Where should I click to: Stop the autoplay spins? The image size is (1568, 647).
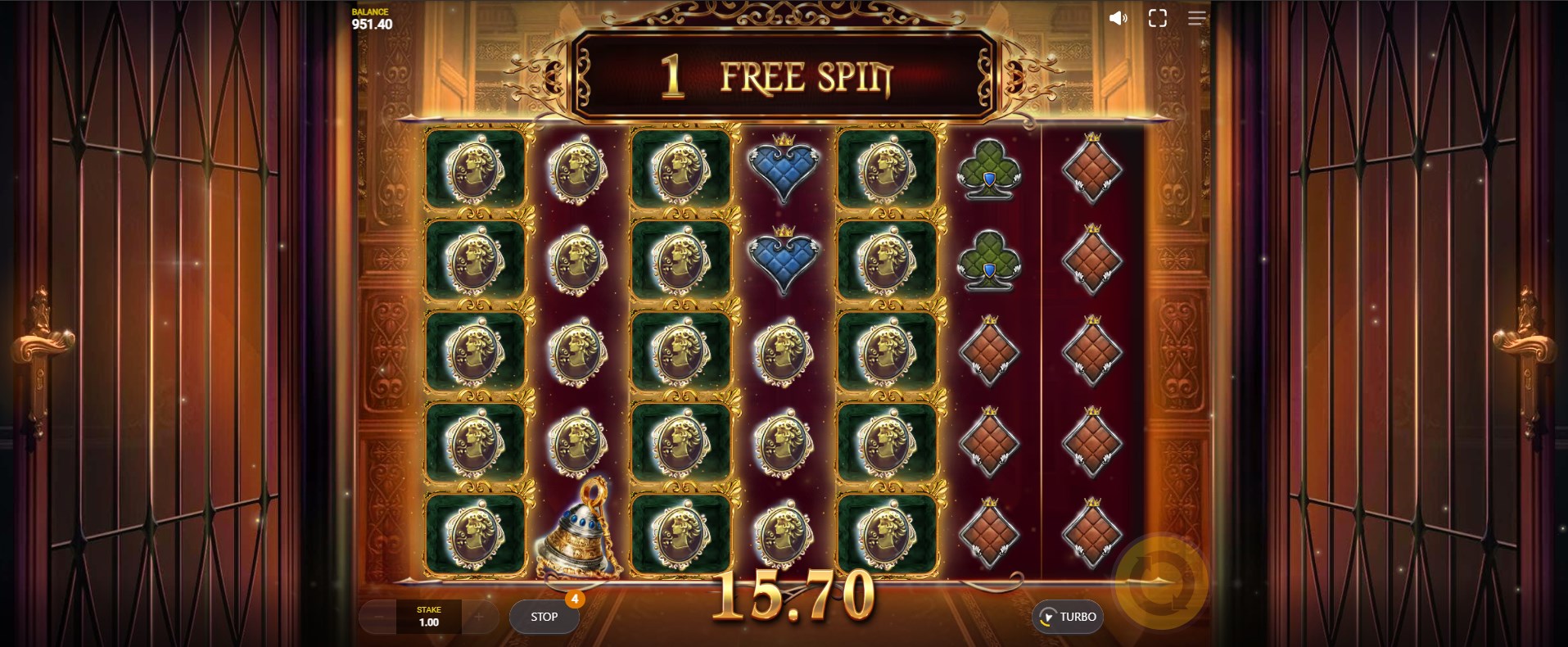pos(544,617)
